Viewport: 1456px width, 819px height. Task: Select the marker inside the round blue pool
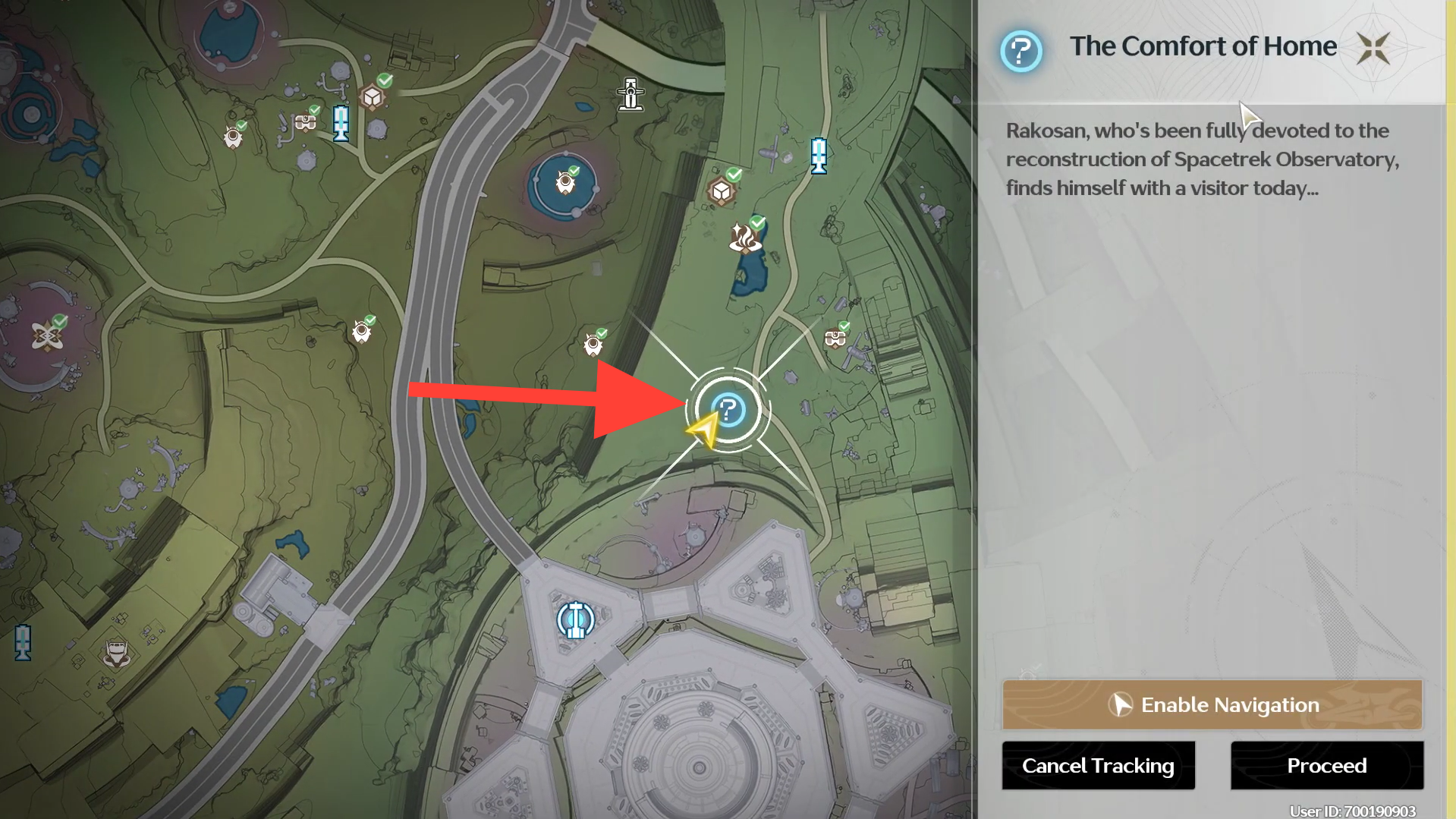(565, 183)
